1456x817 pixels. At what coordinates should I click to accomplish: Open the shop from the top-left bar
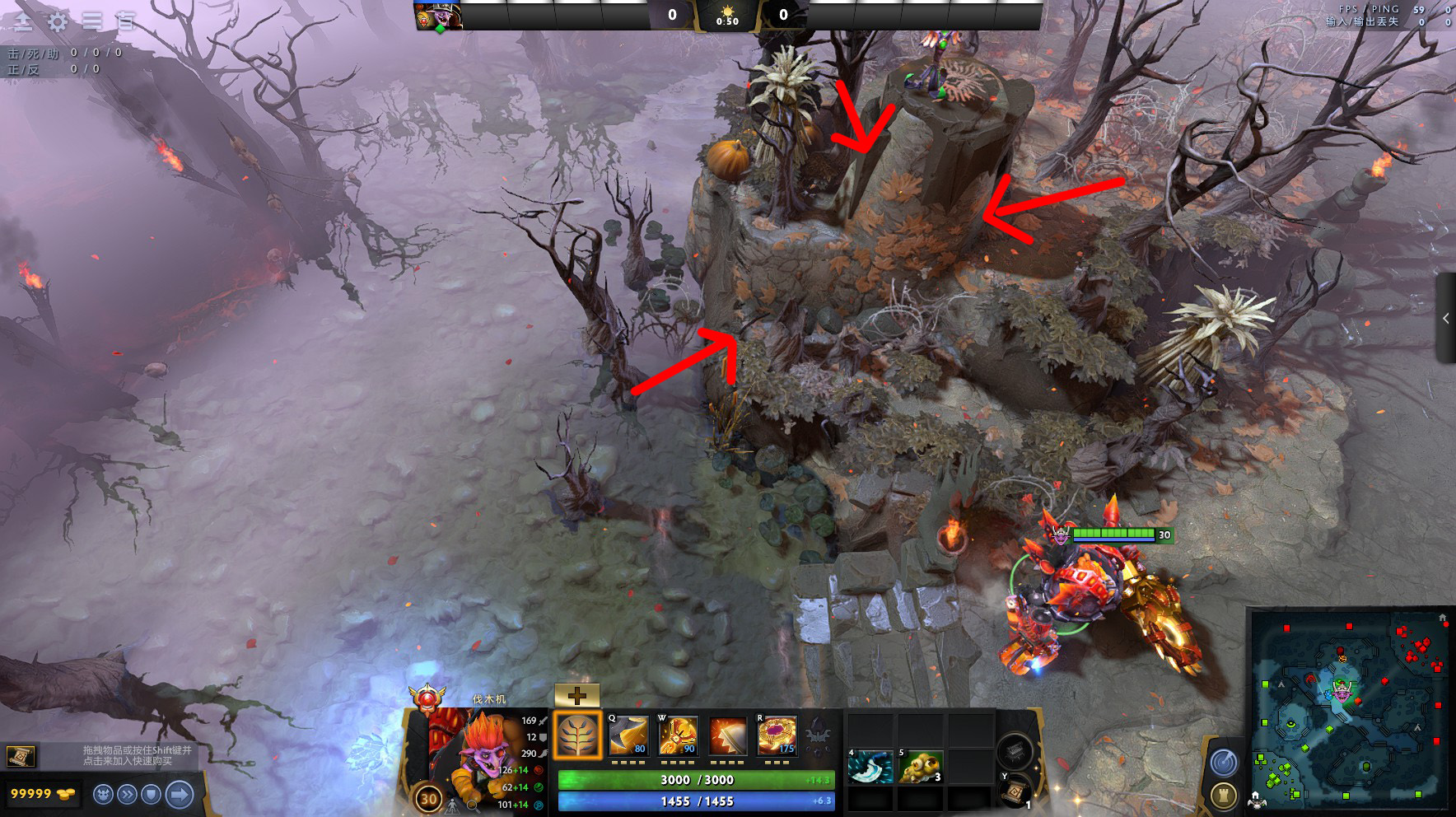point(22,21)
